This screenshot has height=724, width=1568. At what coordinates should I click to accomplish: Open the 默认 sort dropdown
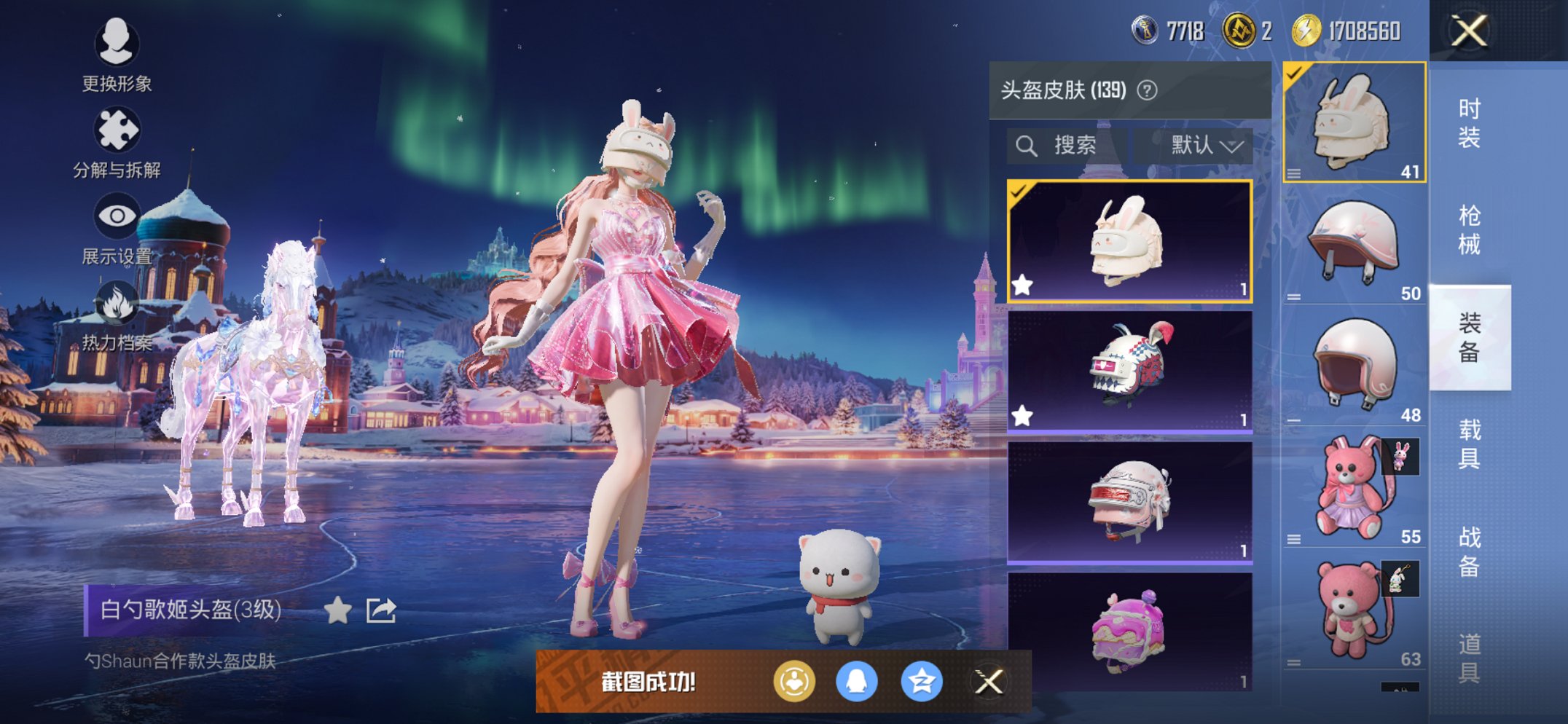tap(1202, 144)
